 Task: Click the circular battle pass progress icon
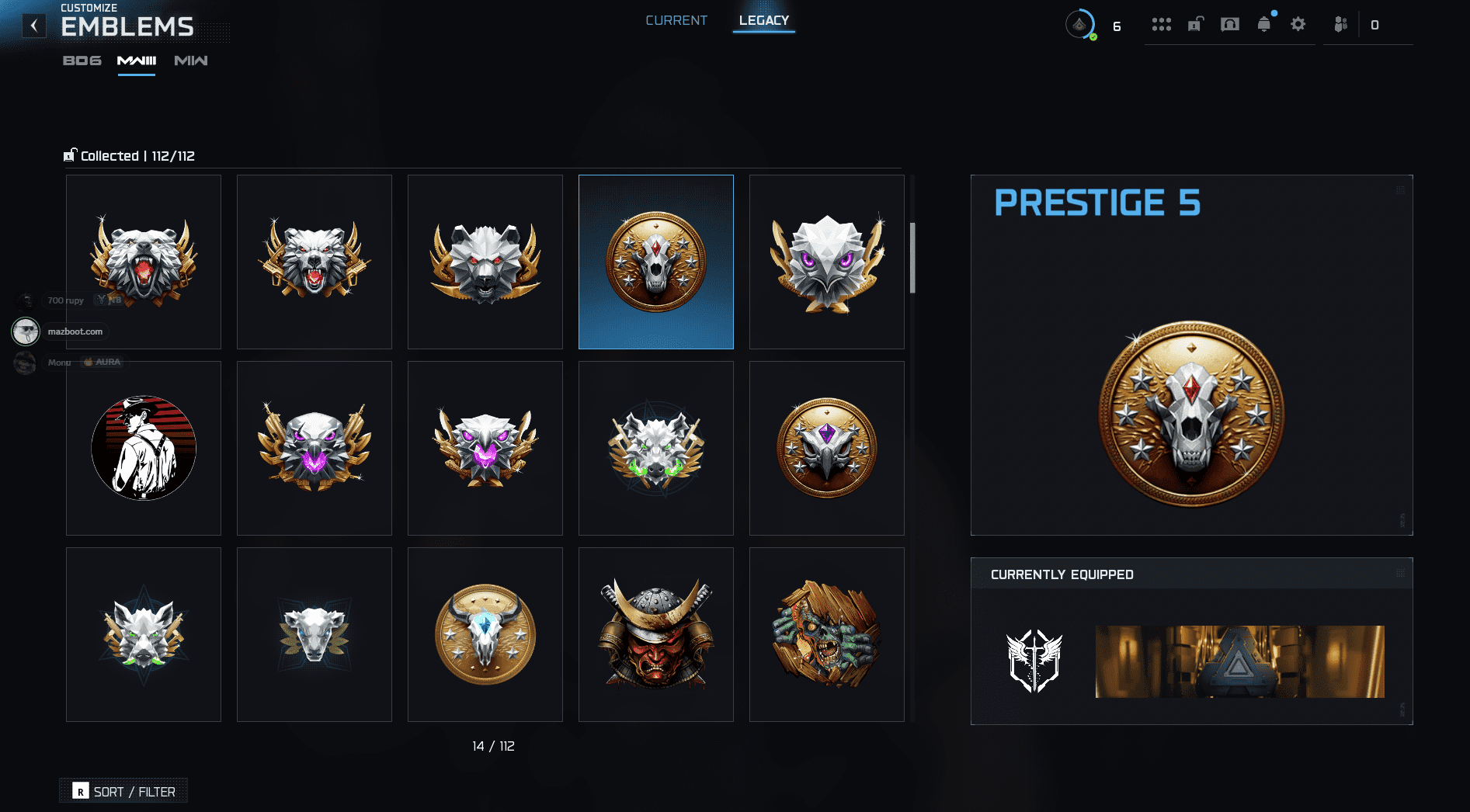point(1080,24)
